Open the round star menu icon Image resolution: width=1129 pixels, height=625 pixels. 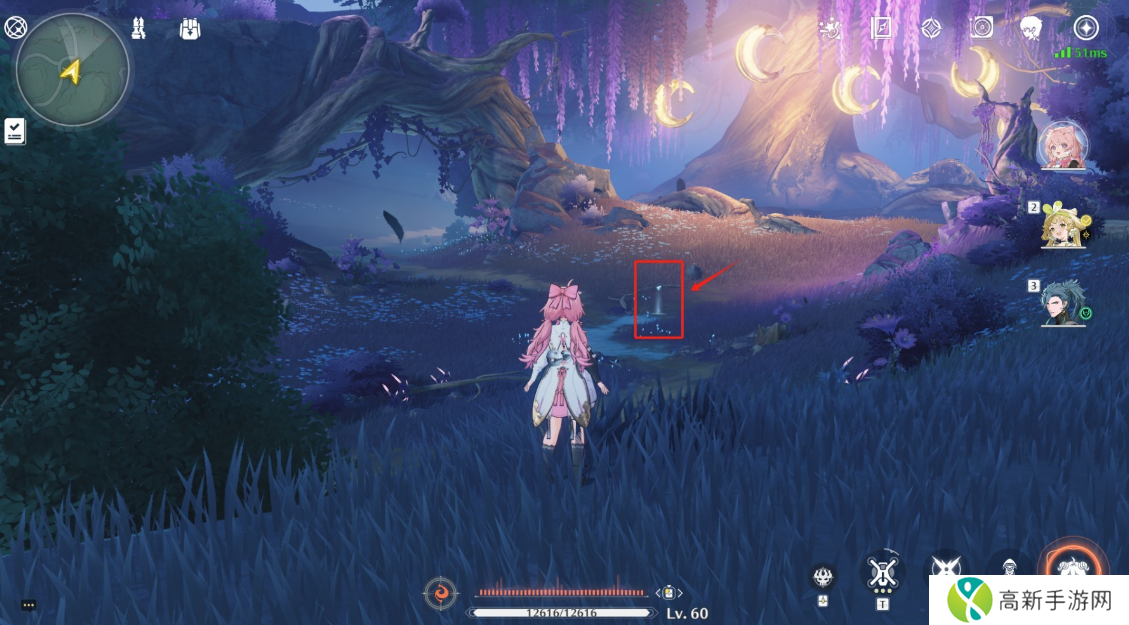click(x=1086, y=28)
